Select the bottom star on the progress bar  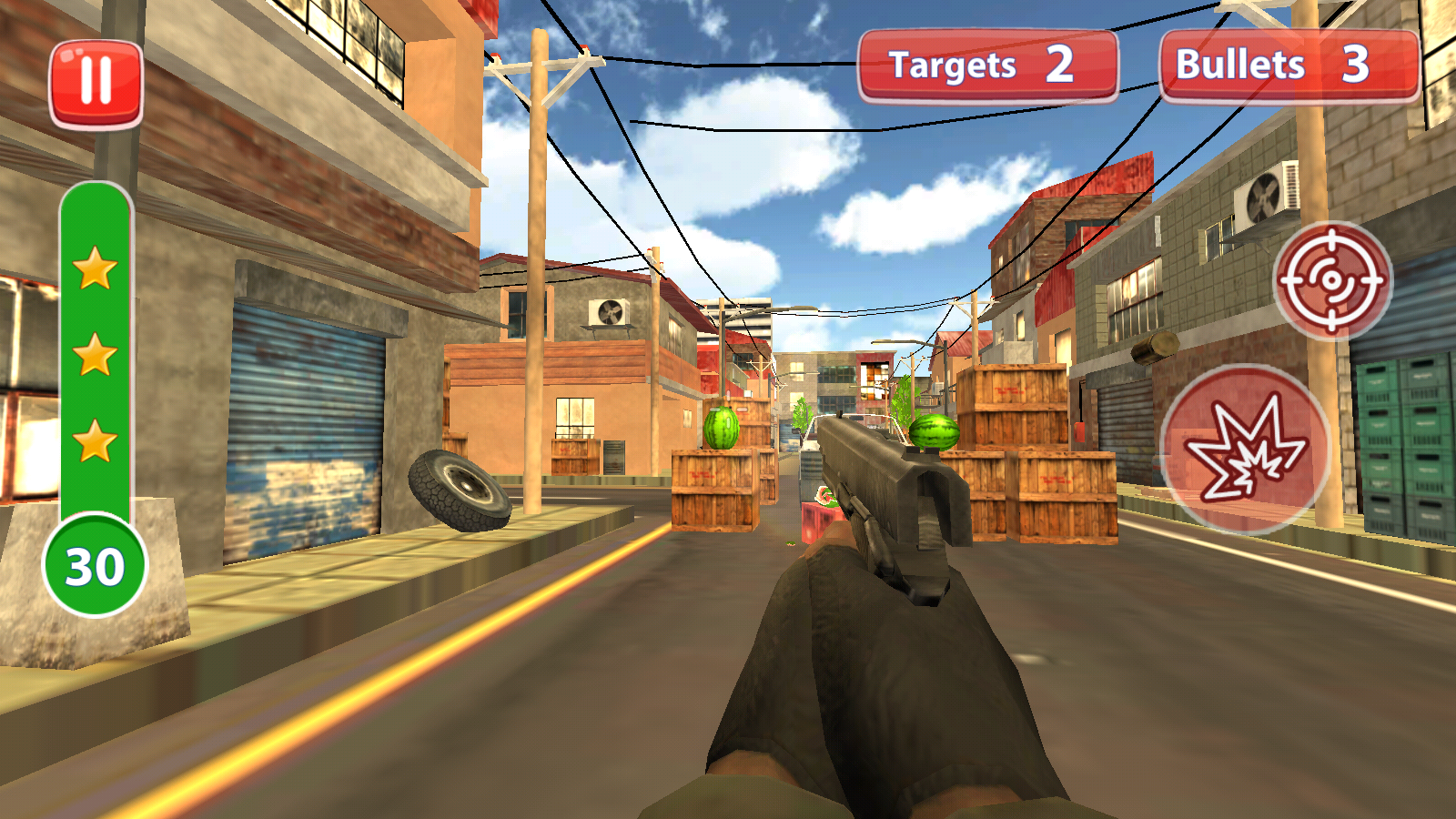click(92, 438)
